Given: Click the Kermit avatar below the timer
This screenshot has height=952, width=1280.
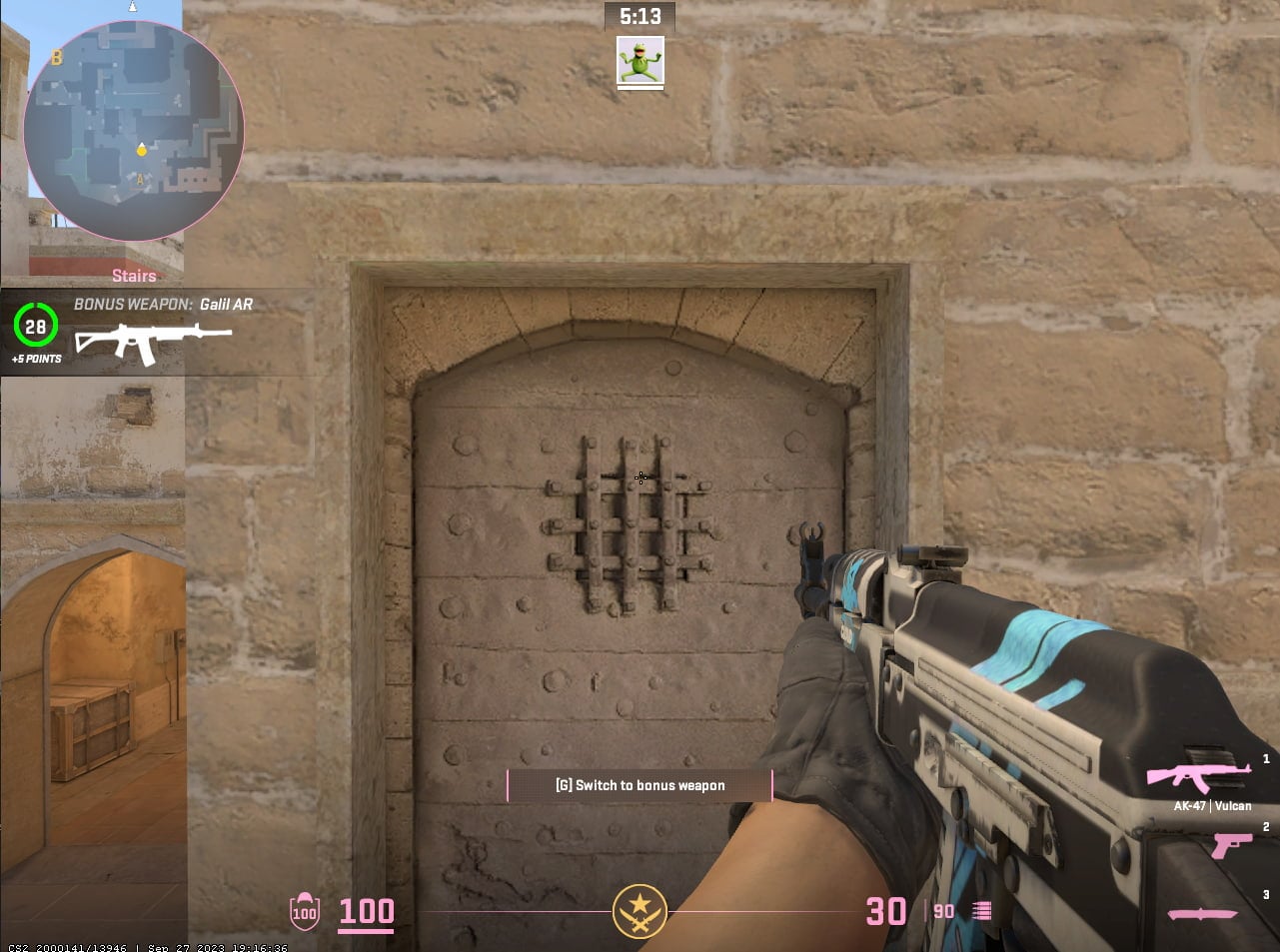Looking at the screenshot, I should pos(640,62).
